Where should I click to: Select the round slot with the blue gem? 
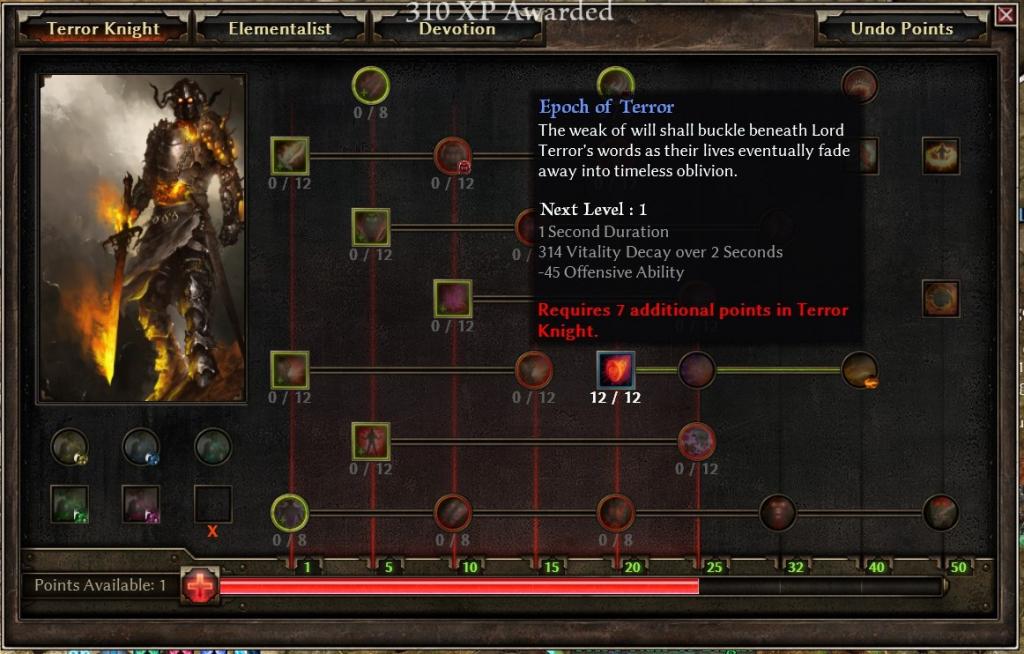click(x=141, y=447)
